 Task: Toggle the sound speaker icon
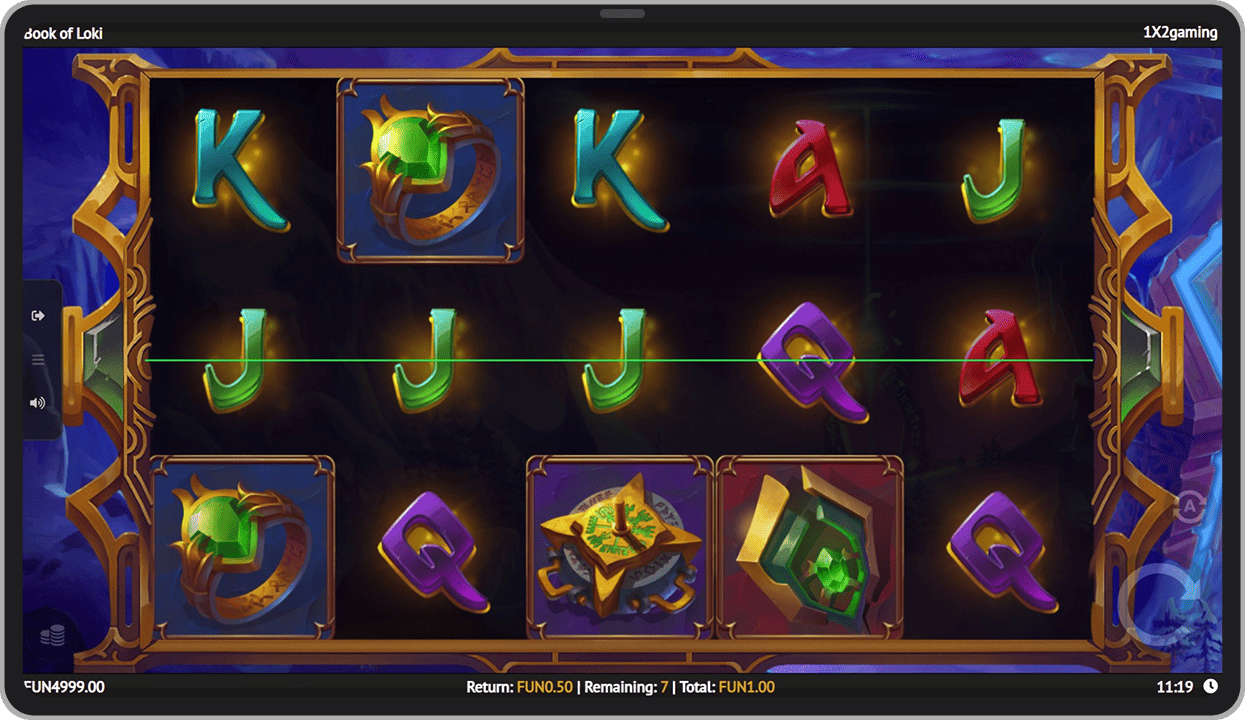[x=38, y=403]
